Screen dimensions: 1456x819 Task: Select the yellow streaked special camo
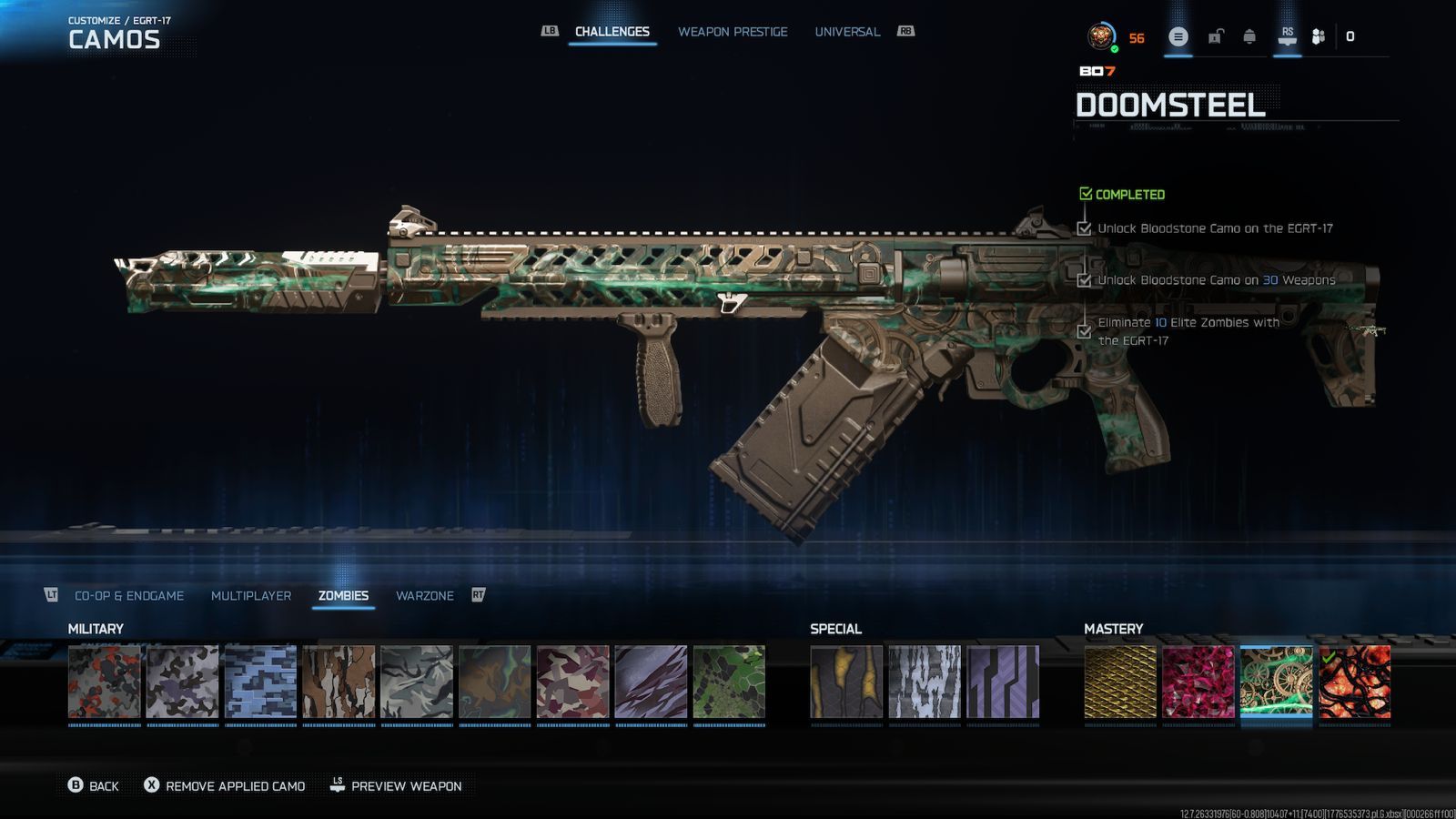click(x=846, y=682)
